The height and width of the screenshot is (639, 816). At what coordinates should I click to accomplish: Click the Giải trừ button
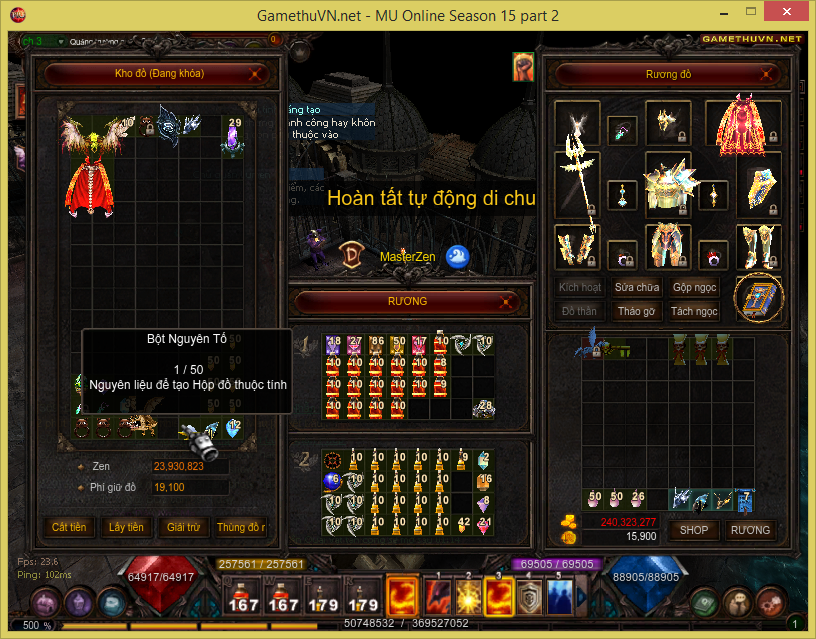pos(184,527)
